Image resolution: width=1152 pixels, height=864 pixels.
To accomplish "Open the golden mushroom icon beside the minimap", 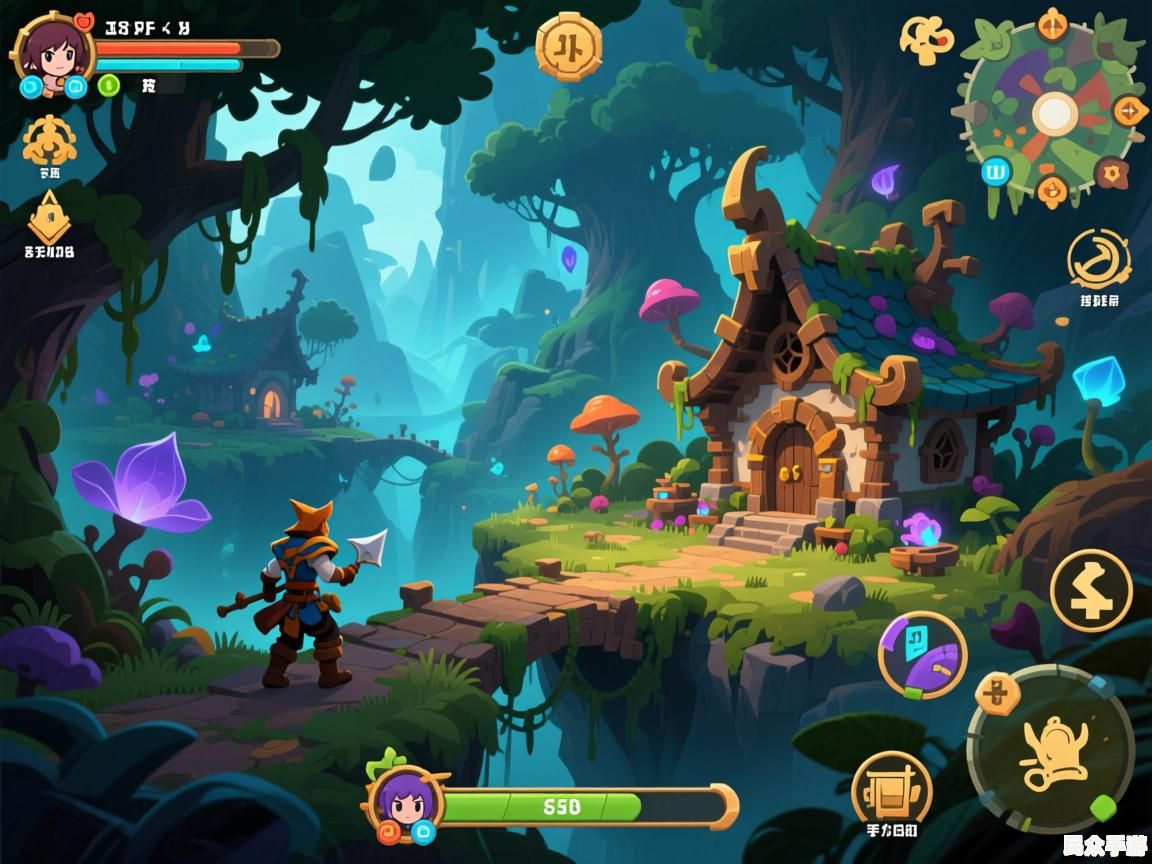I will [x=927, y=39].
